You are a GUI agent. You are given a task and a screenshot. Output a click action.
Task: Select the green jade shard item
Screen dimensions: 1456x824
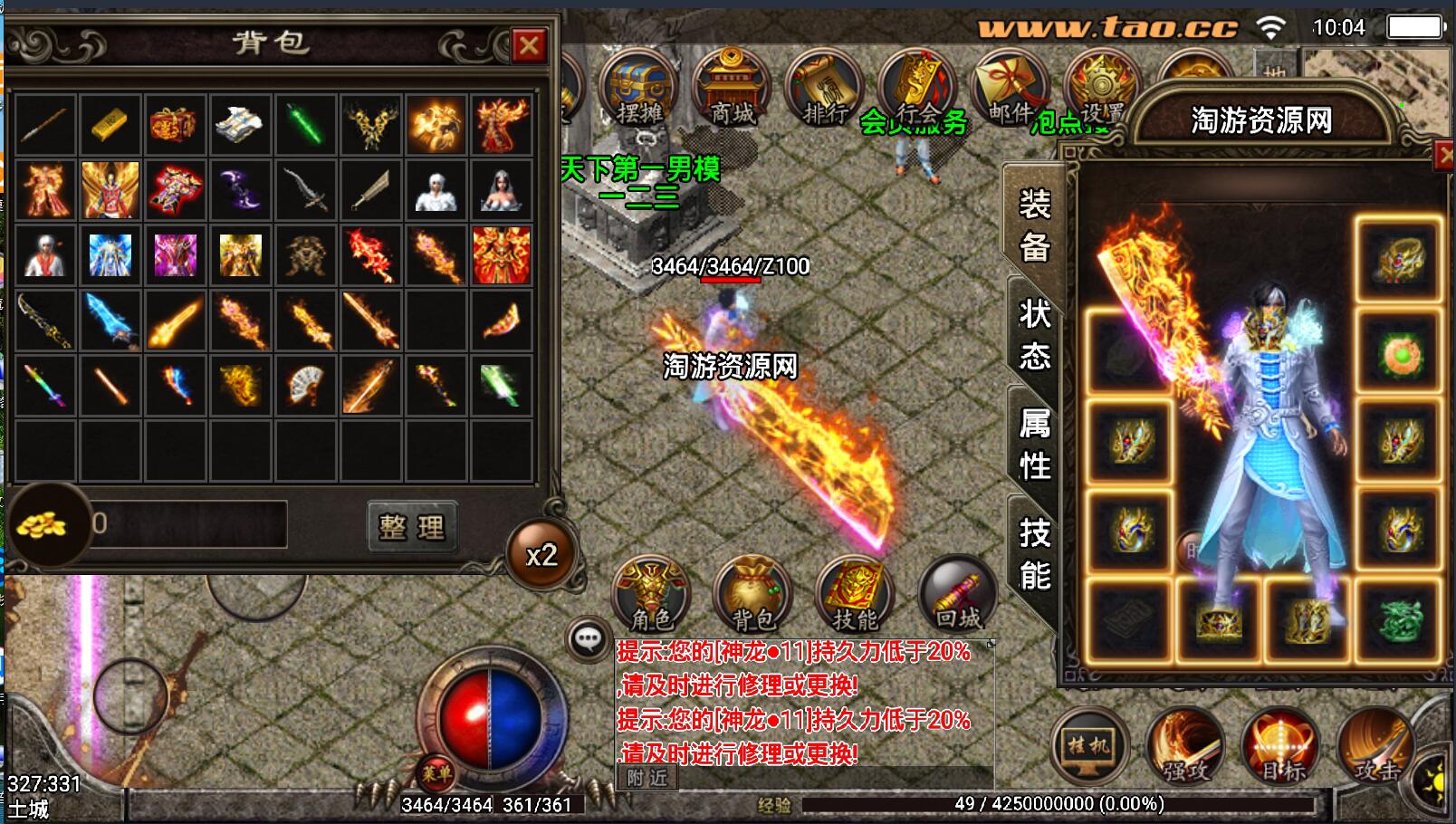click(305, 125)
